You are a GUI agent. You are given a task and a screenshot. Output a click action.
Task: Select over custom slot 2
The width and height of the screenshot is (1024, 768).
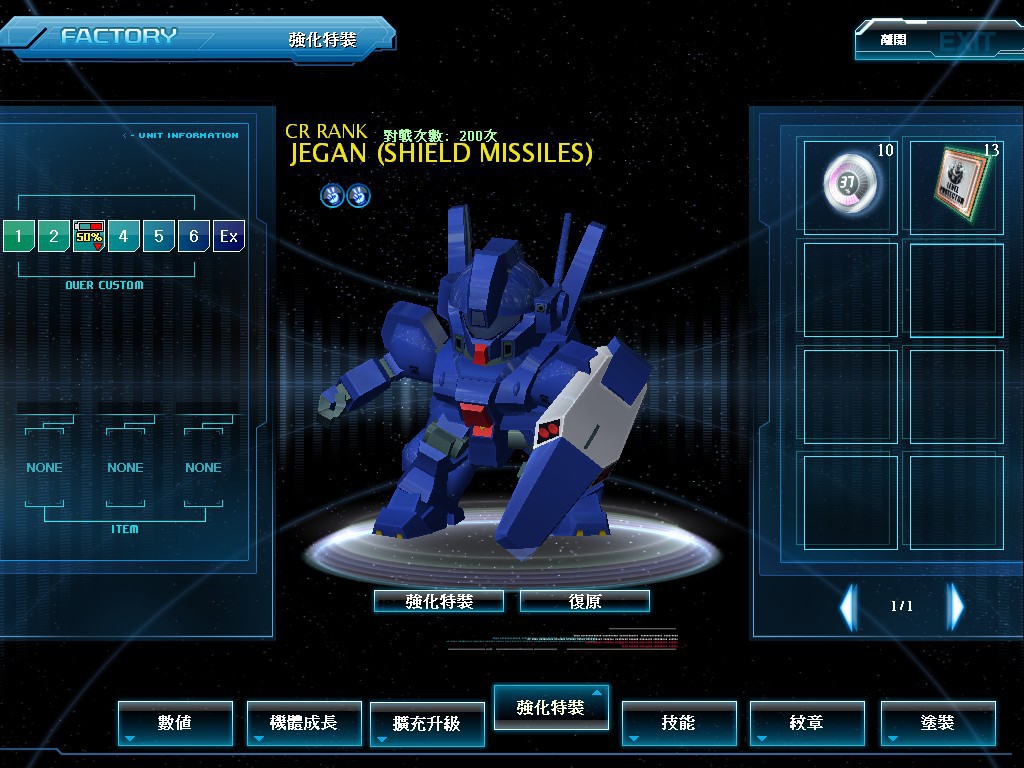click(x=54, y=236)
